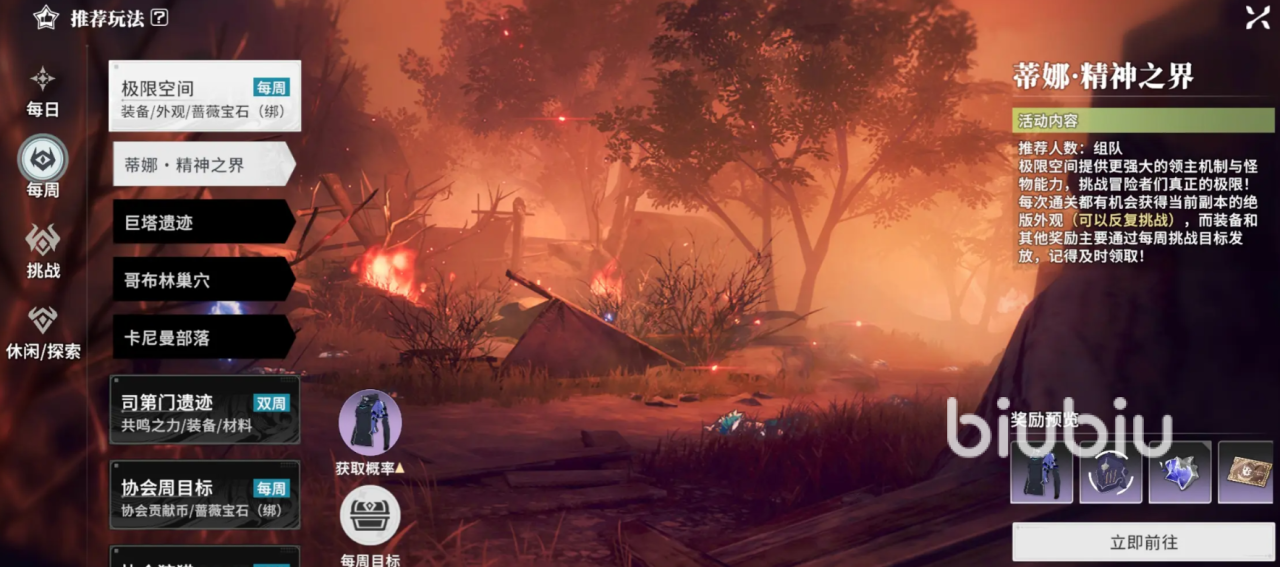
Task: Switch to 休闲/探索 tab
Action: [x=42, y=332]
